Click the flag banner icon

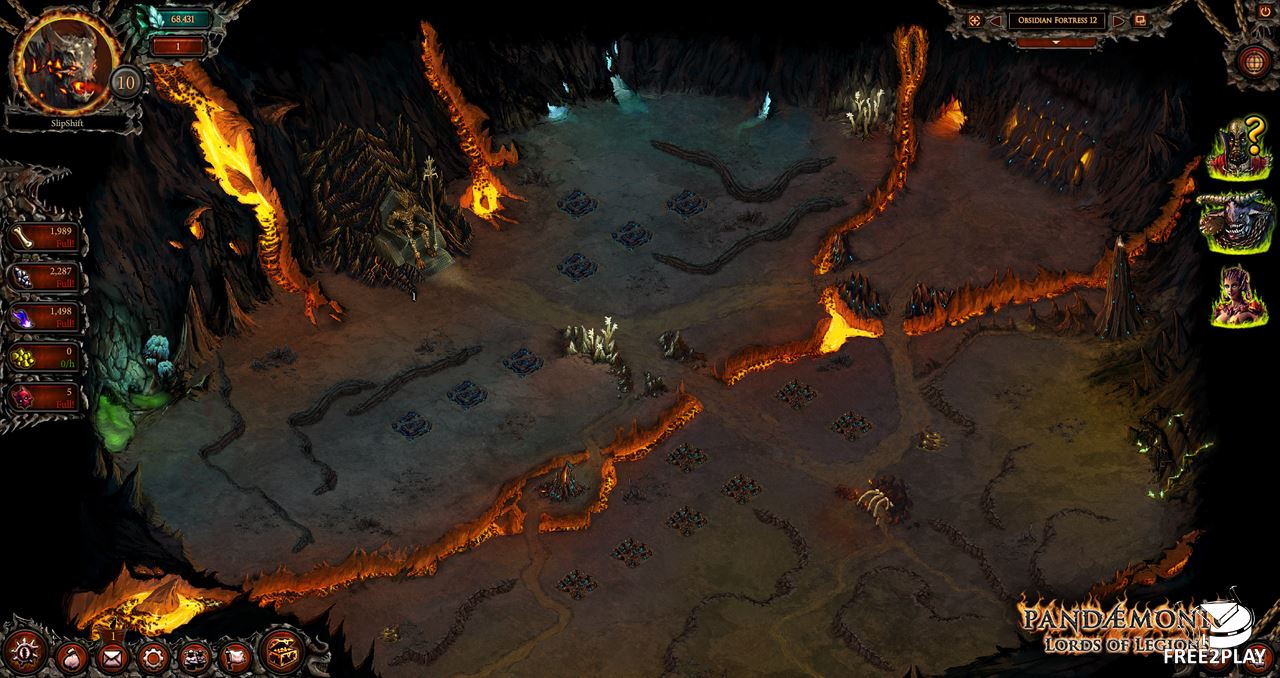pyautogui.click(x=233, y=657)
